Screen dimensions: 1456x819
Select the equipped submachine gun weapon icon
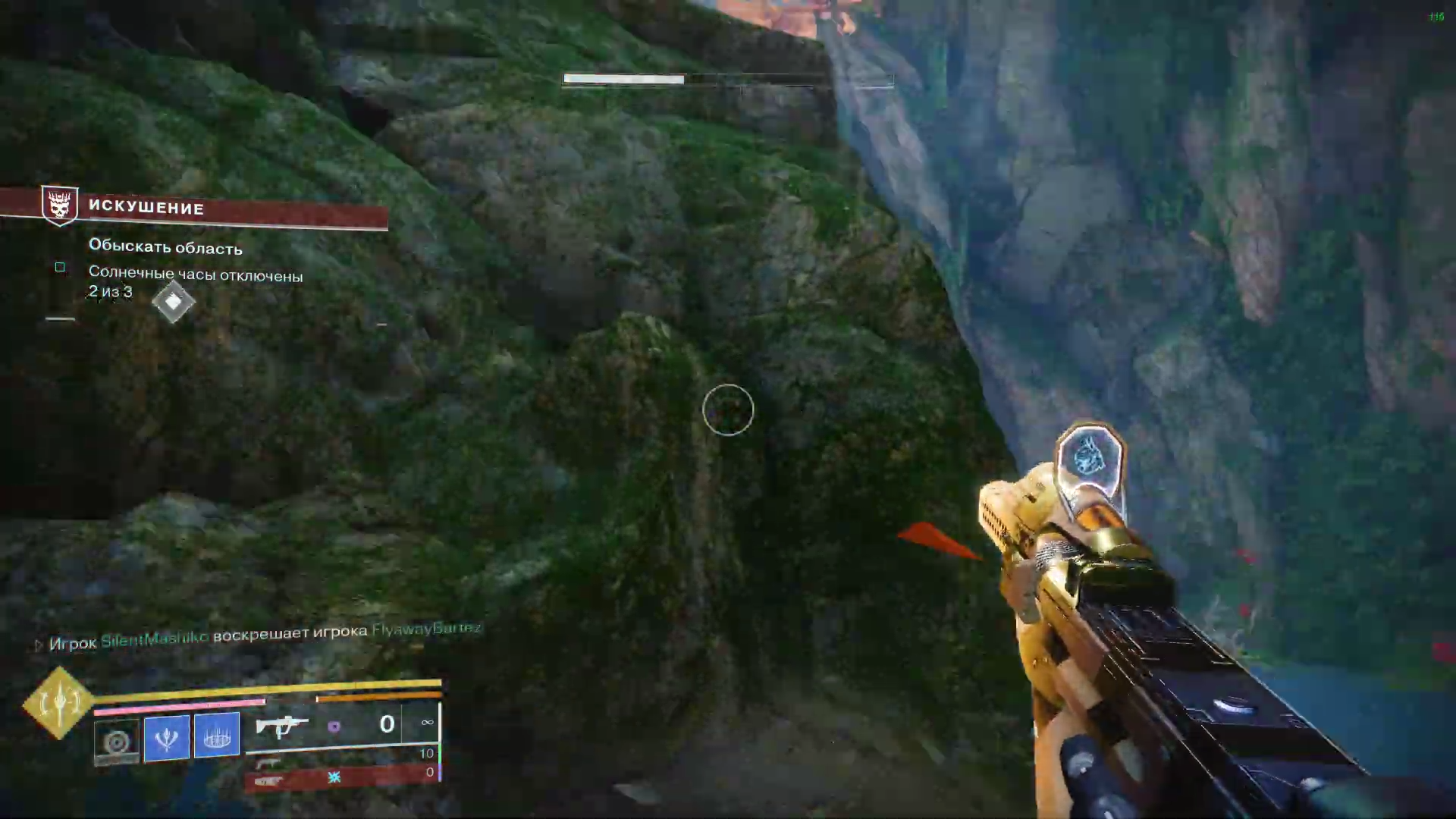(281, 726)
